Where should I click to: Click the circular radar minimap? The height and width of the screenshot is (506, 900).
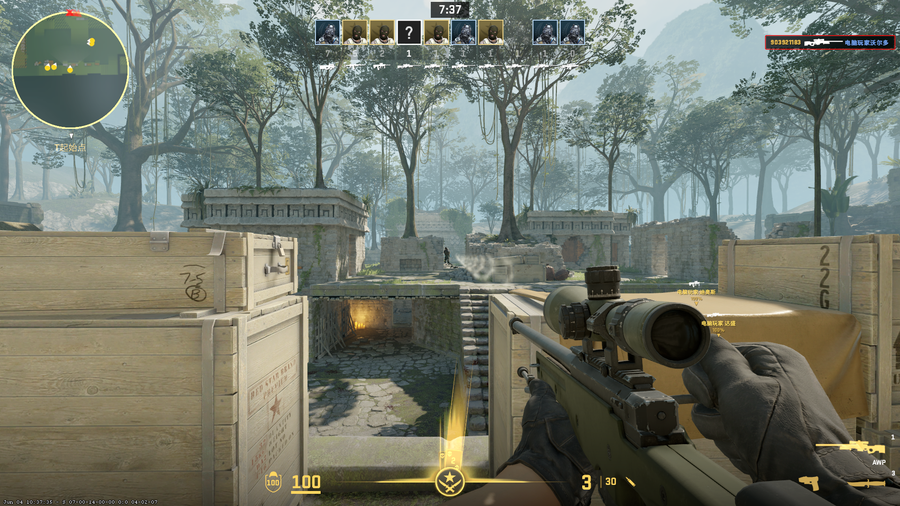click(70, 70)
